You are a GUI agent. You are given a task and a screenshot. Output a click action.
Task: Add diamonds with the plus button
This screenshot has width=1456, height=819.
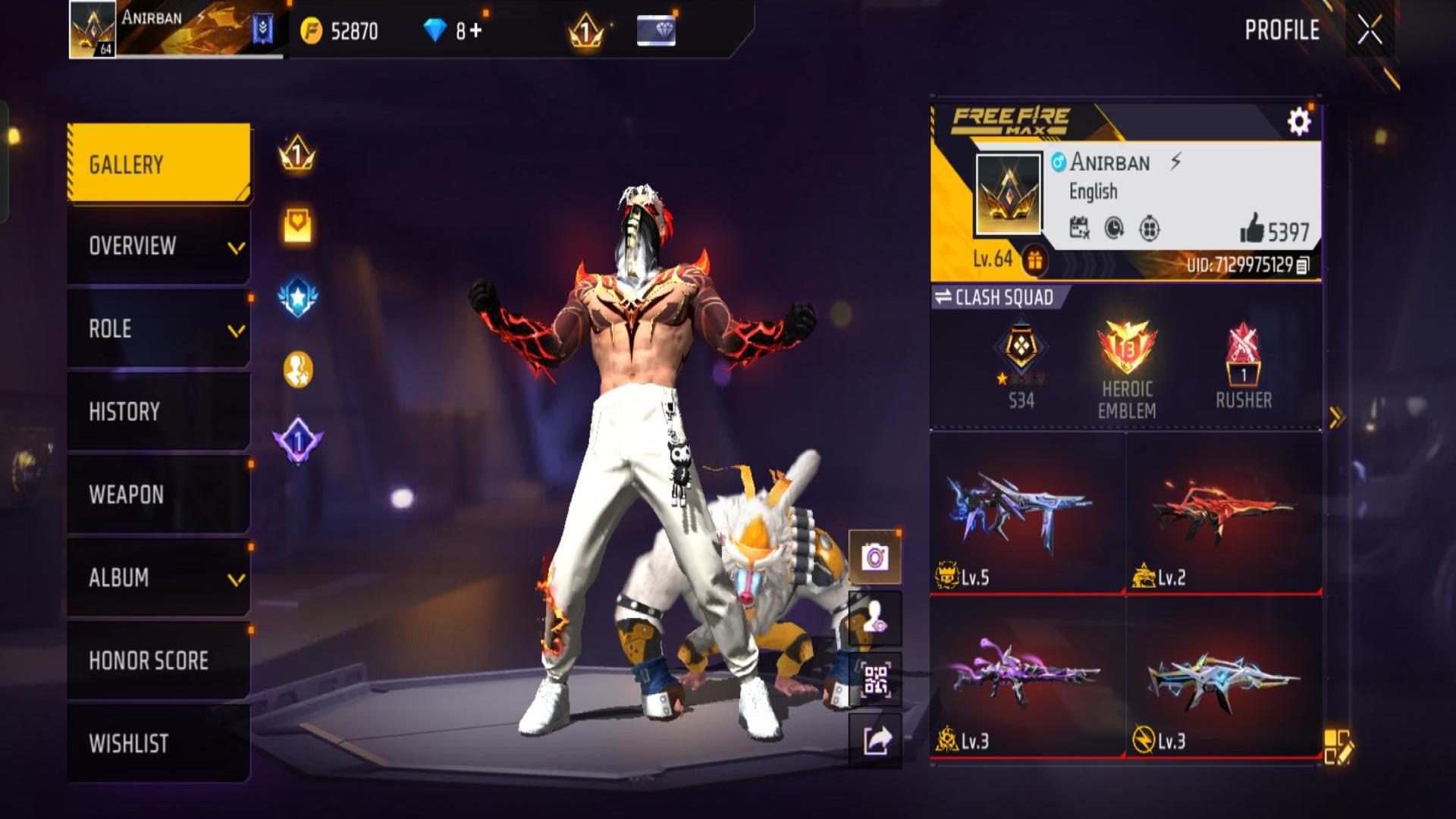tap(475, 30)
